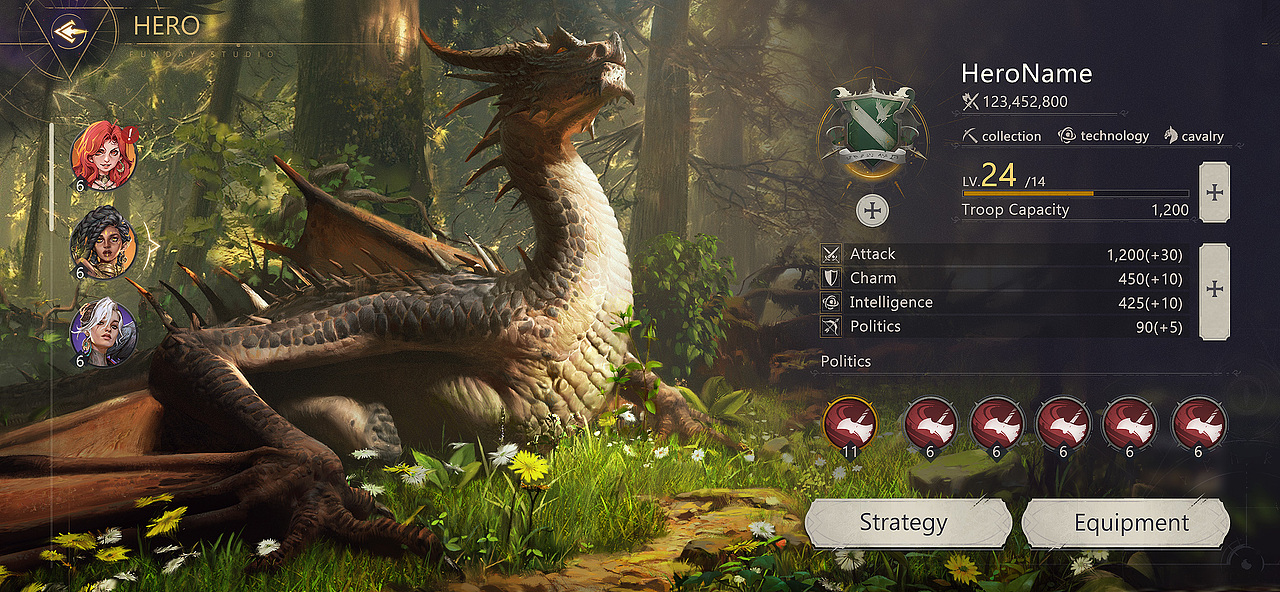Click the plus button beside level bar
The width and height of the screenshot is (1280, 592).
(x=1214, y=192)
